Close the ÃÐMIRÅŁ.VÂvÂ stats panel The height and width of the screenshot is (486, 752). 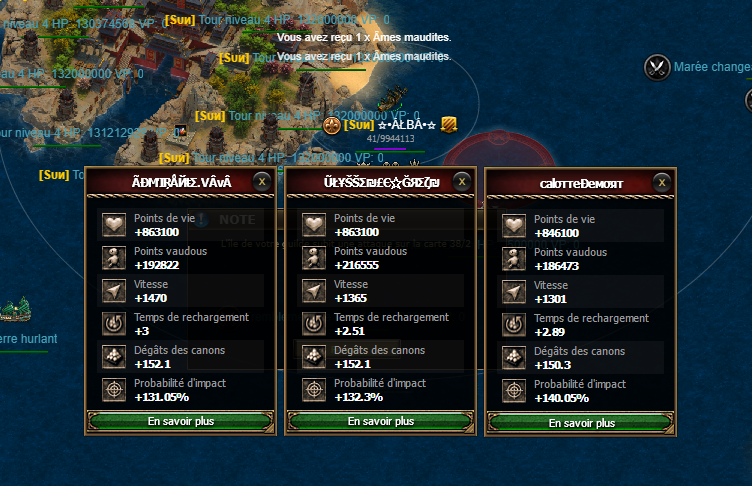tap(262, 181)
